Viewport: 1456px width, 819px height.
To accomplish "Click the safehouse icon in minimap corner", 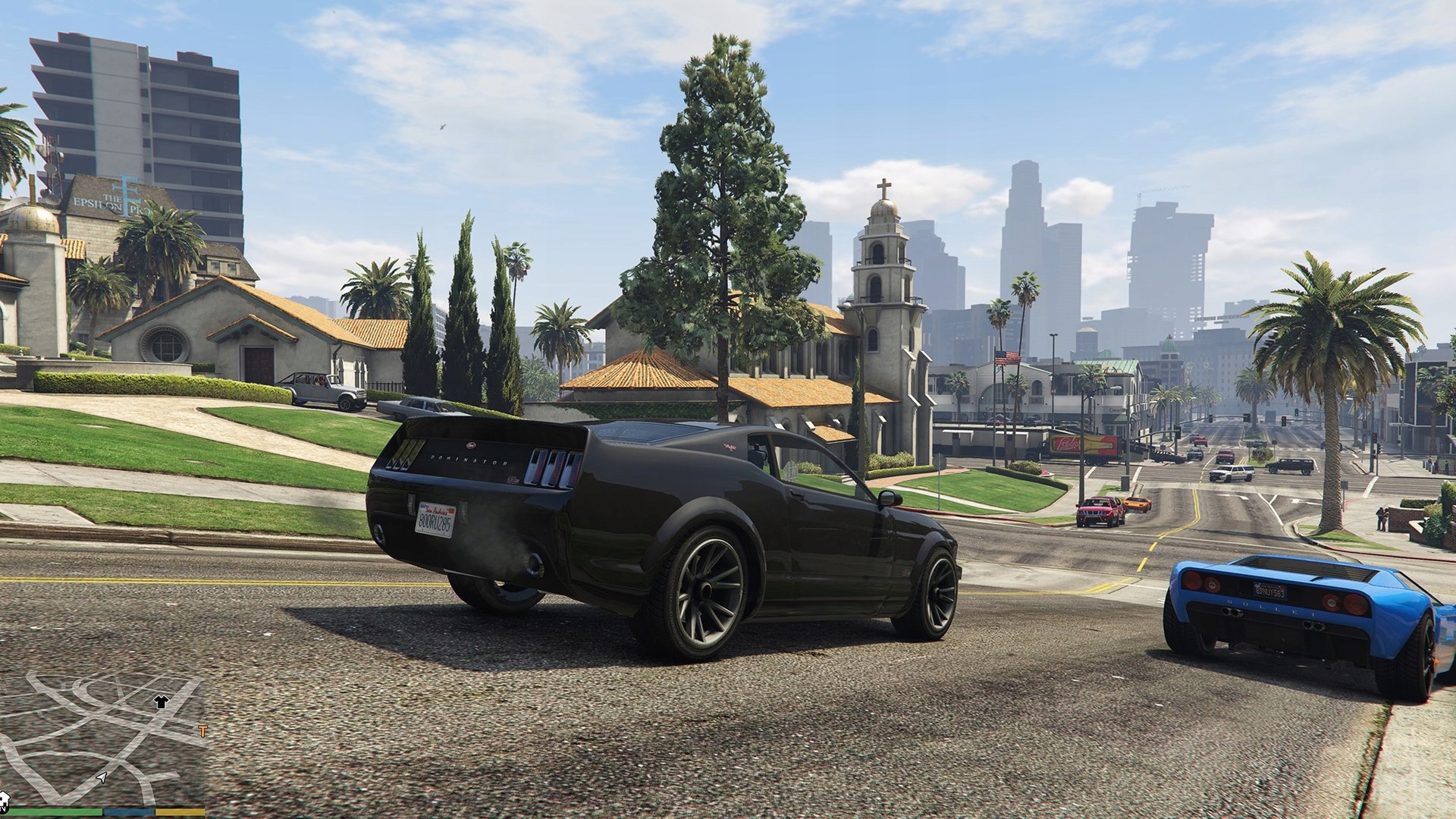I will coord(6,800).
